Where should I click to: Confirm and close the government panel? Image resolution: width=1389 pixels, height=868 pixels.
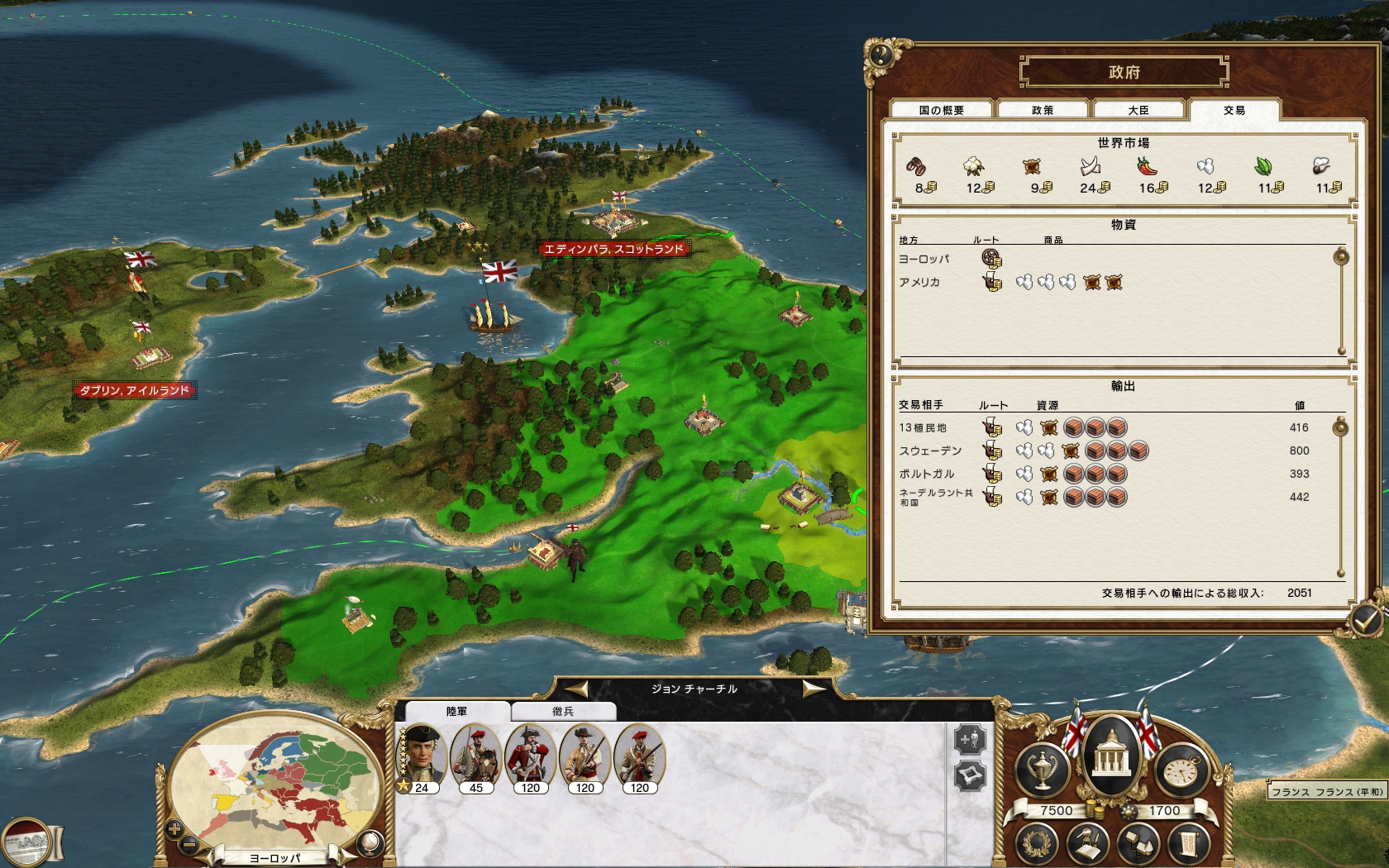tap(1366, 618)
